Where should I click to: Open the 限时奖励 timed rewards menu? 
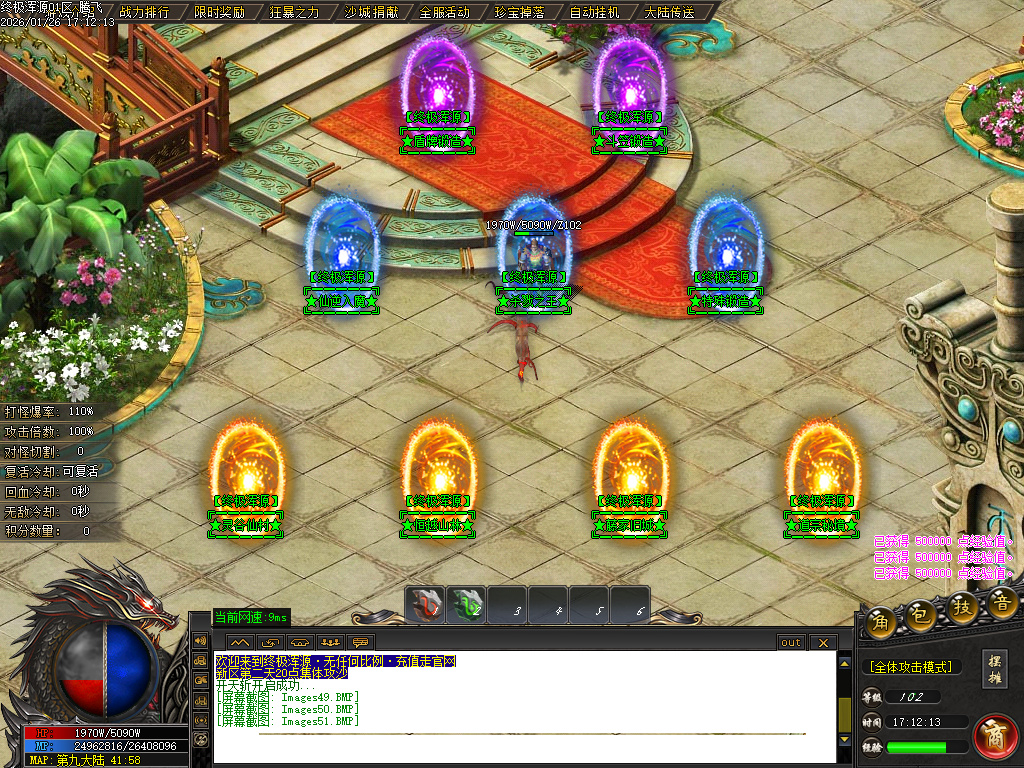point(219,12)
